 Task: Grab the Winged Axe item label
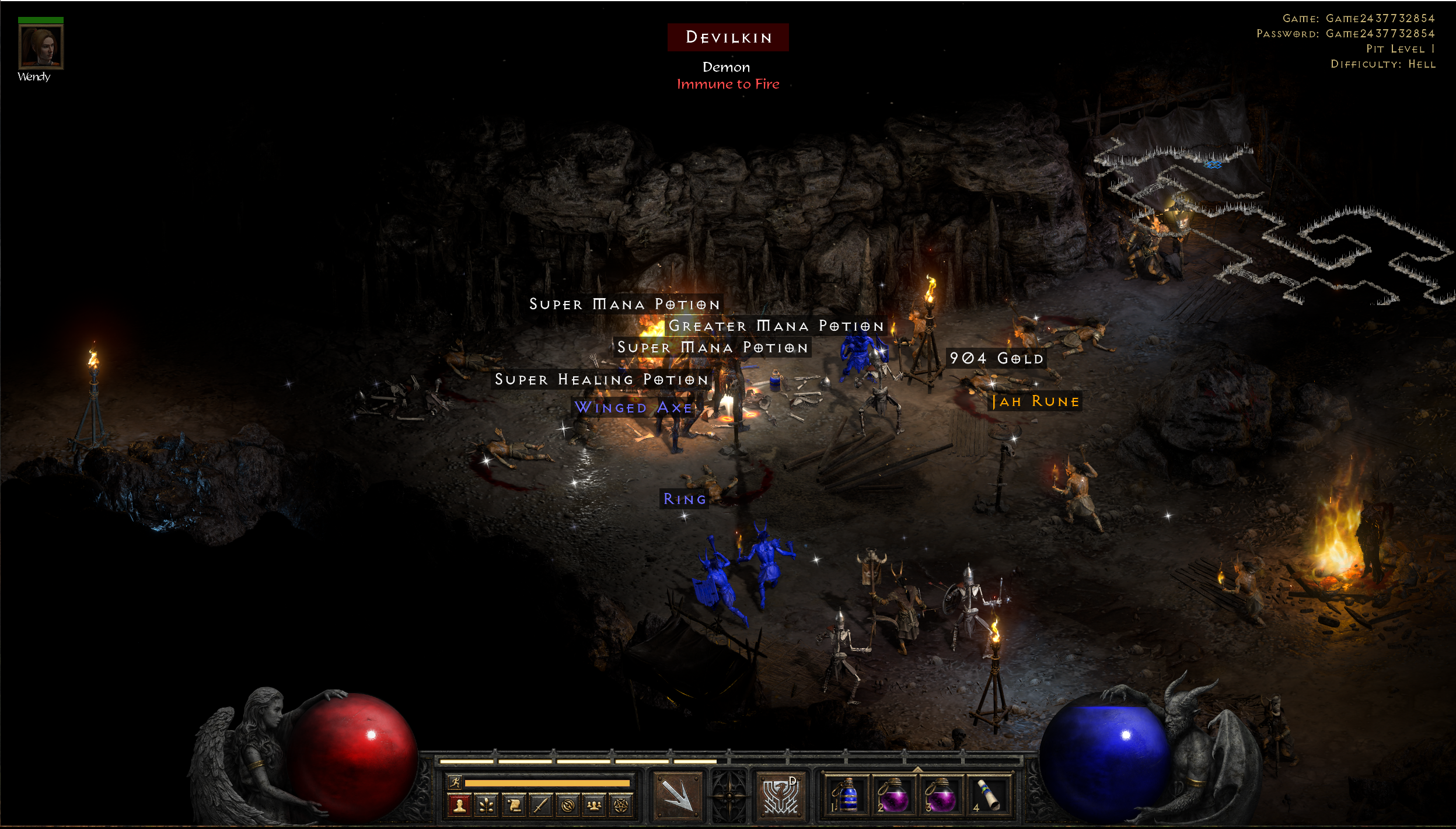point(633,407)
